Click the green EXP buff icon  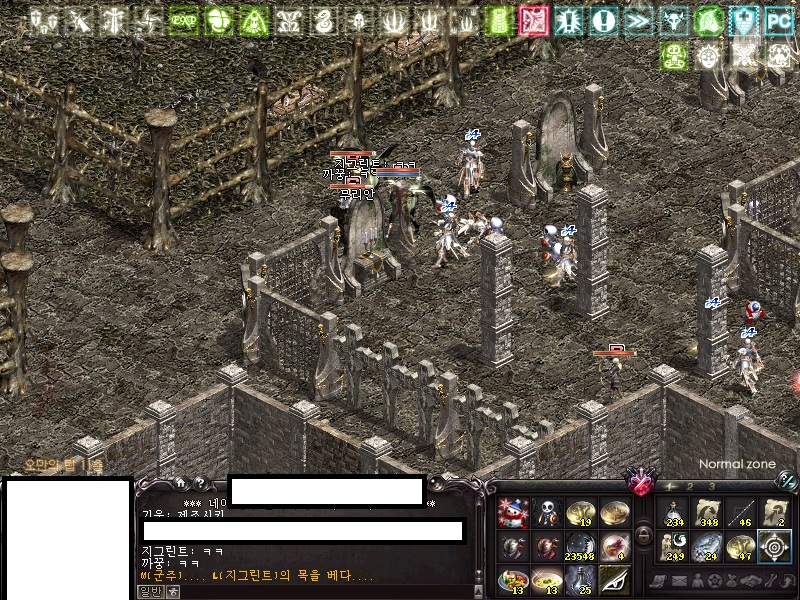(183, 19)
